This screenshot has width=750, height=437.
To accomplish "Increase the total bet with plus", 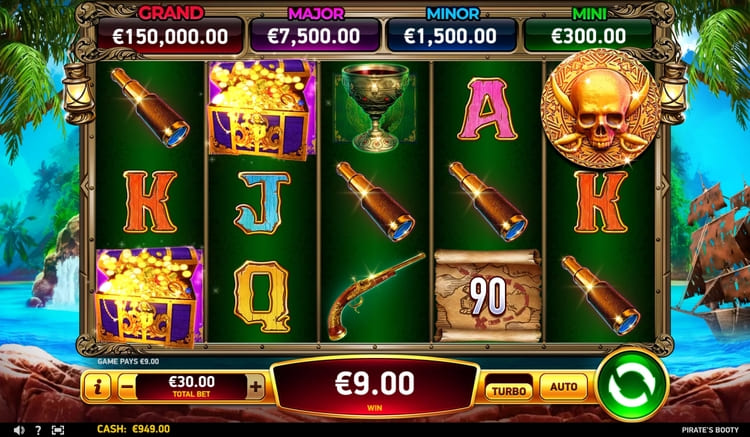I will click(x=256, y=386).
